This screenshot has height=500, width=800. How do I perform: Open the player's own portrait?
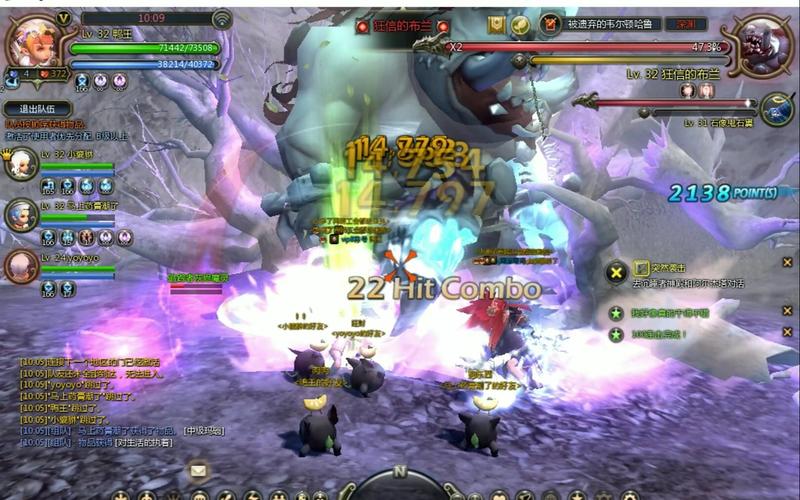pos(30,42)
